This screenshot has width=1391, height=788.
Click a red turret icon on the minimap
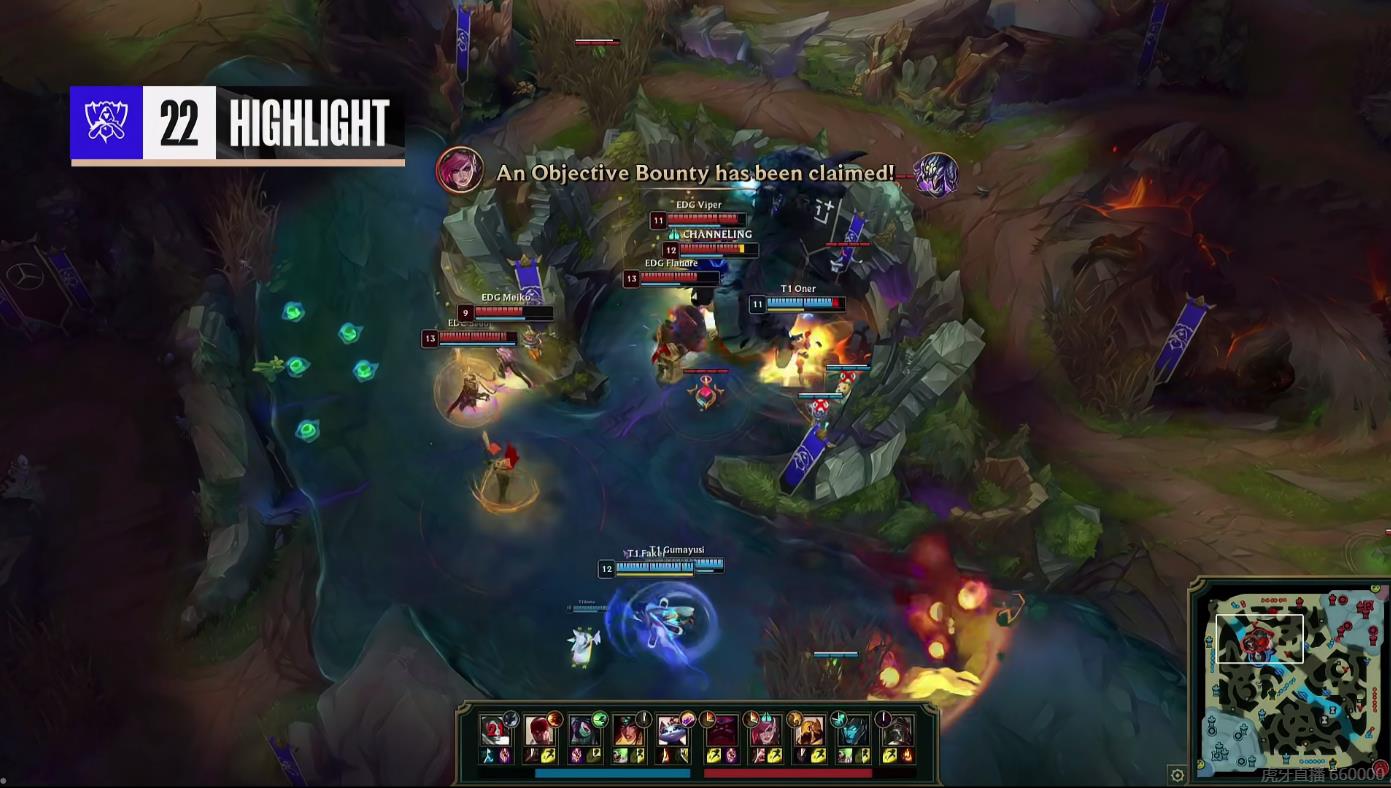tap(1334, 600)
